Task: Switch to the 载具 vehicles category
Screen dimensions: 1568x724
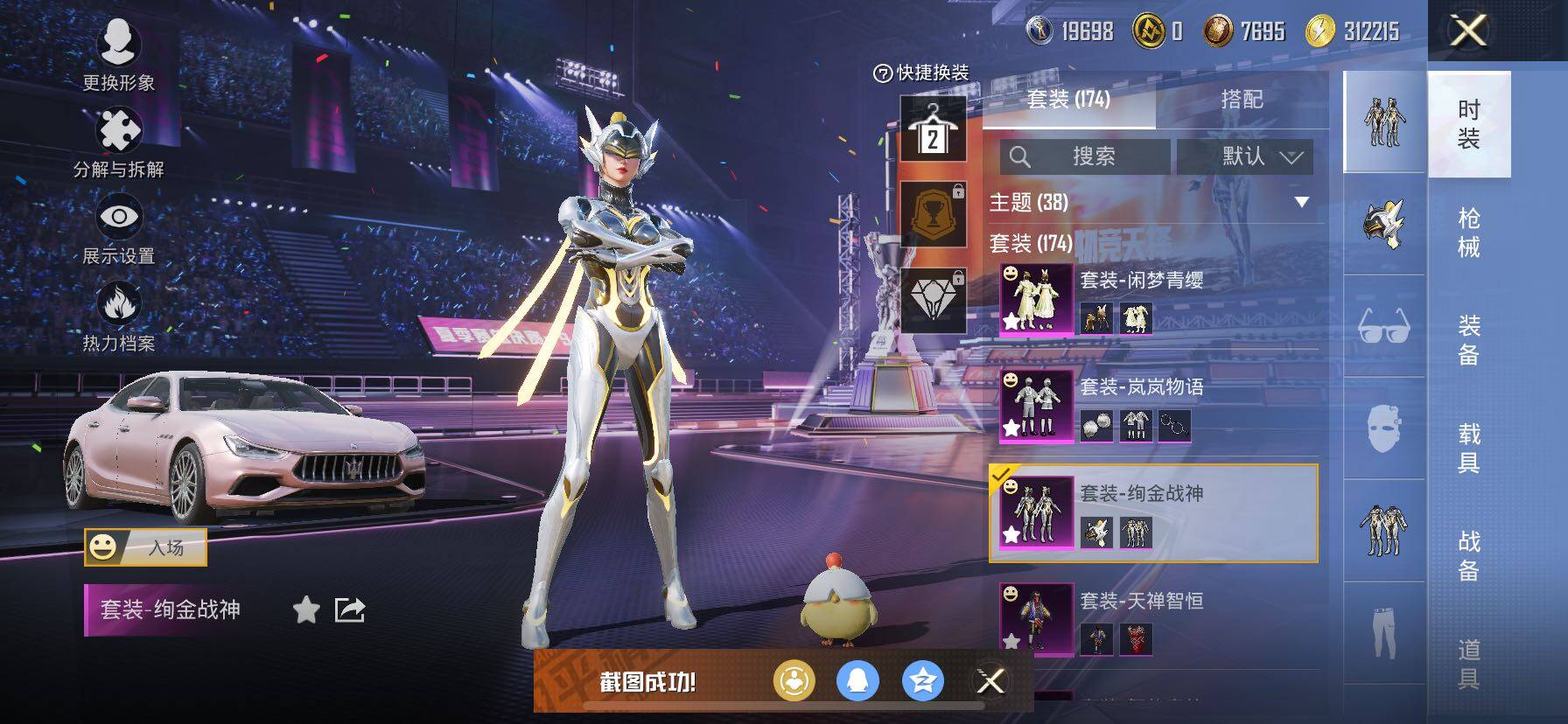Action: (x=1468, y=448)
